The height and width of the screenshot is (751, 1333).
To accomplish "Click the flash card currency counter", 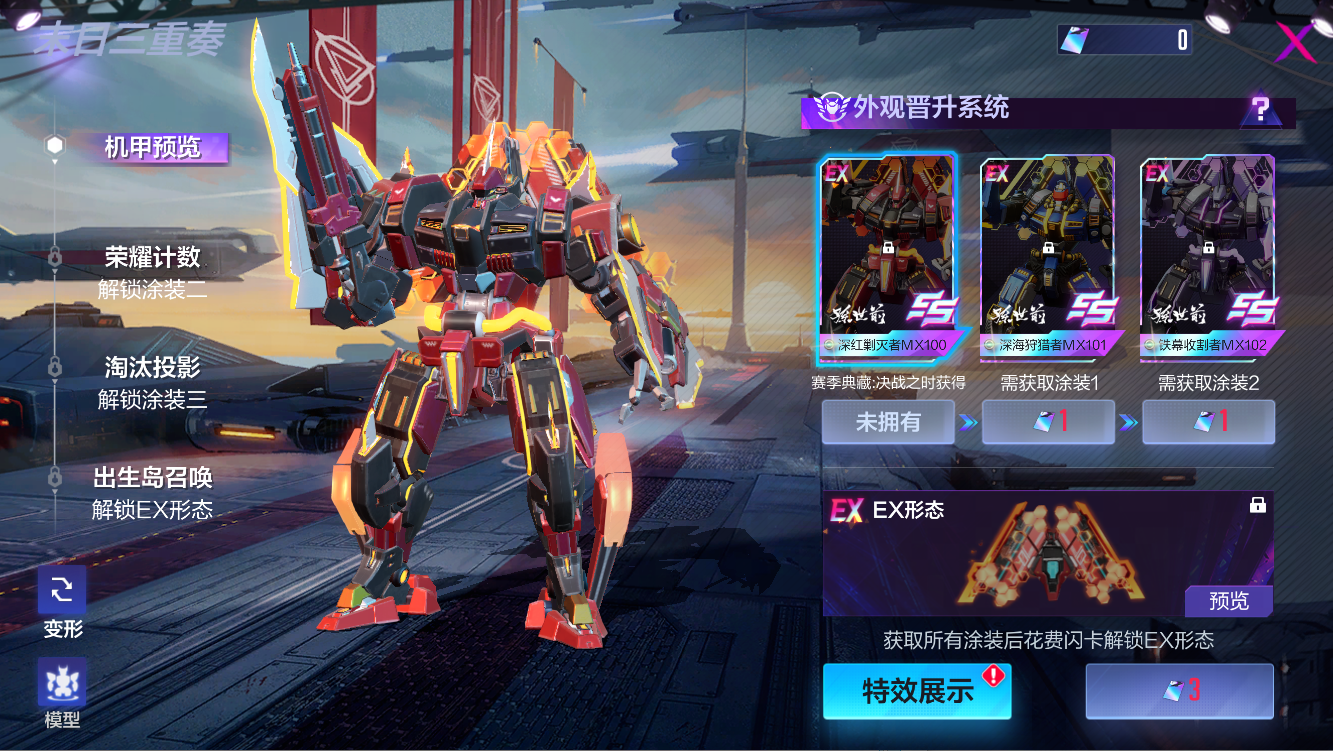I will pos(1124,40).
